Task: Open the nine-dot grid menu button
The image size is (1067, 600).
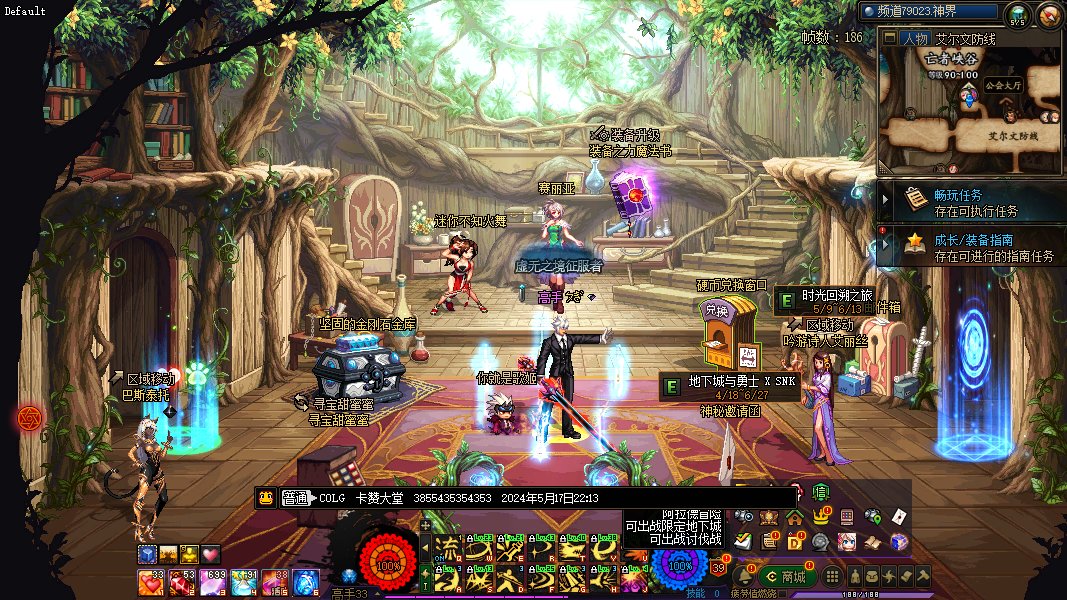Action: pos(832,577)
